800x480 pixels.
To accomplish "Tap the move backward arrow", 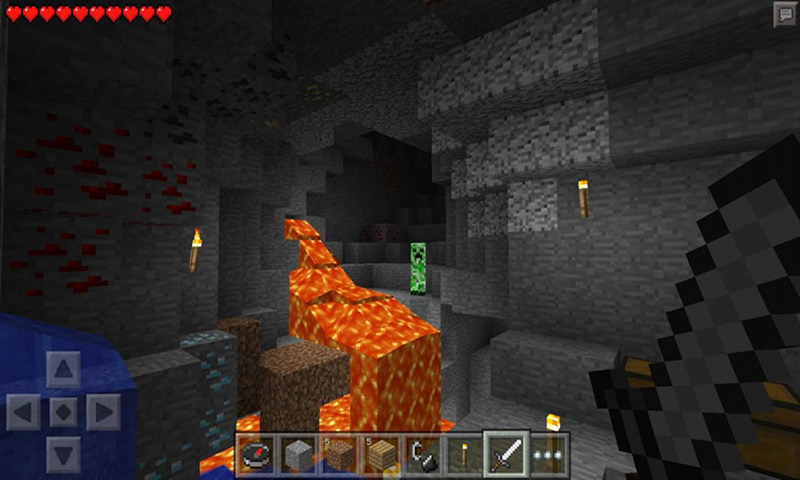I will pos(63,452).
